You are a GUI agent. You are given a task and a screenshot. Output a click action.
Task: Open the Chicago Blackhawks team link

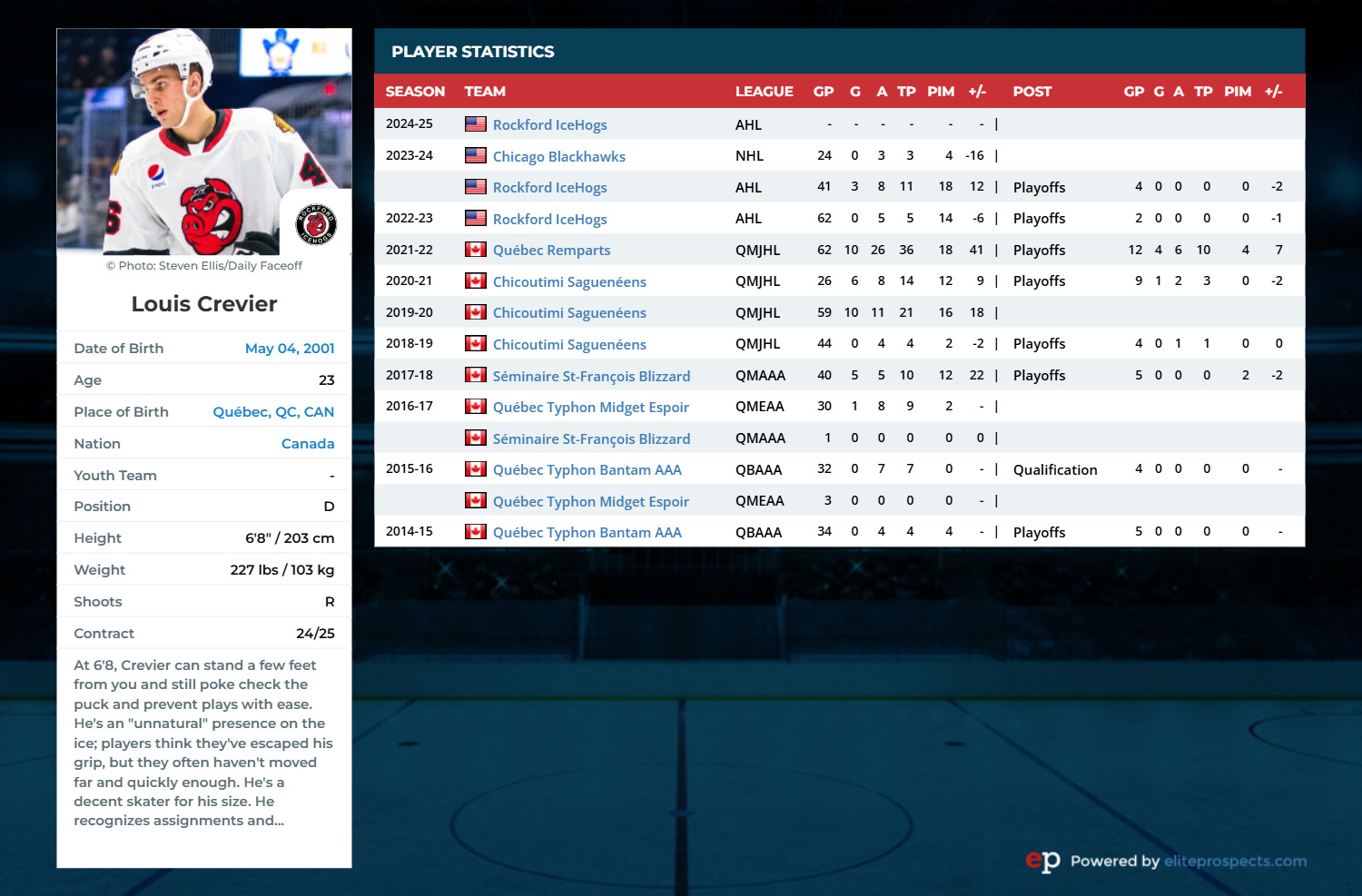pos(558,156)
